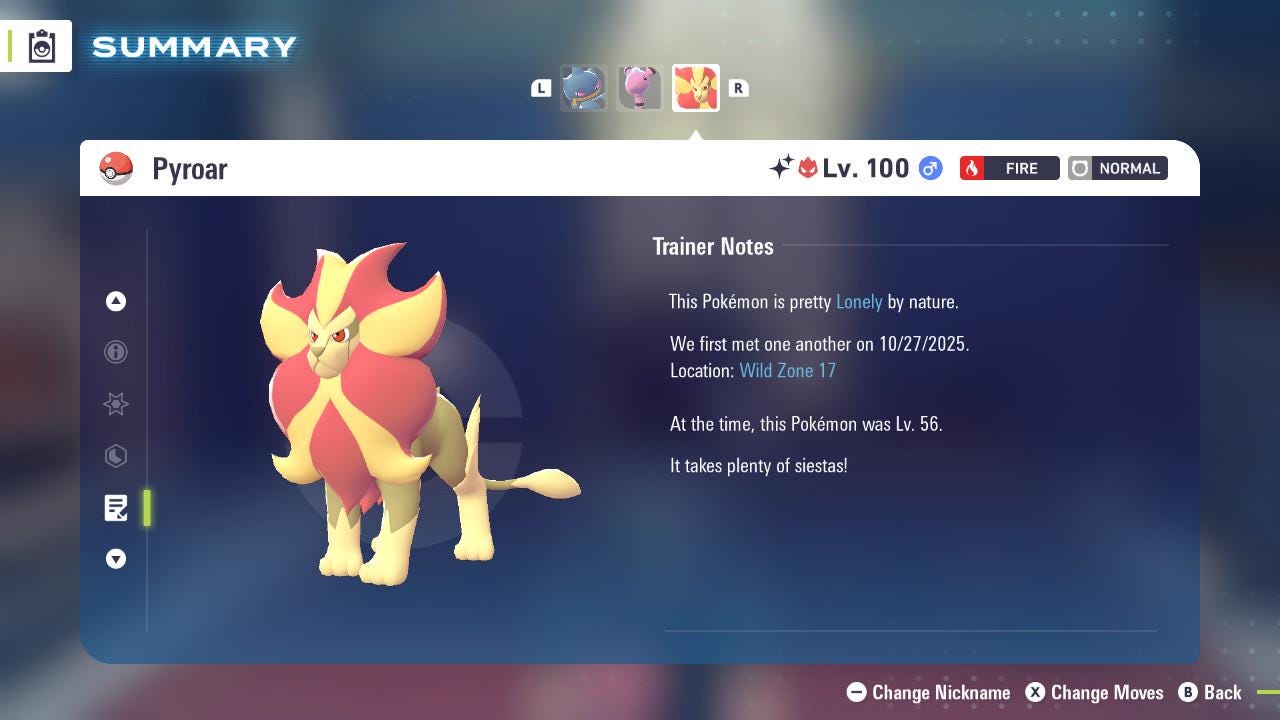Select Pyroar's highlighted party tab
The image size is (1280, 720).
coord(696,88)
